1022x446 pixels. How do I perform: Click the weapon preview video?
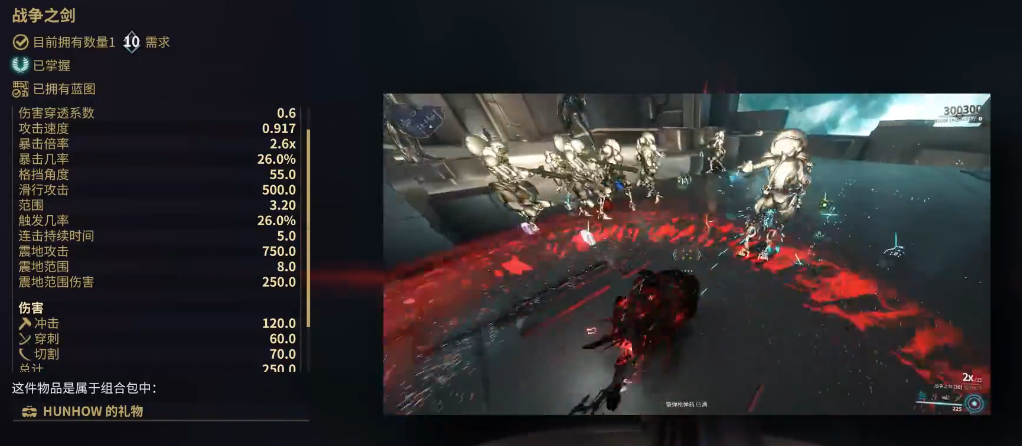coord(686,254)
